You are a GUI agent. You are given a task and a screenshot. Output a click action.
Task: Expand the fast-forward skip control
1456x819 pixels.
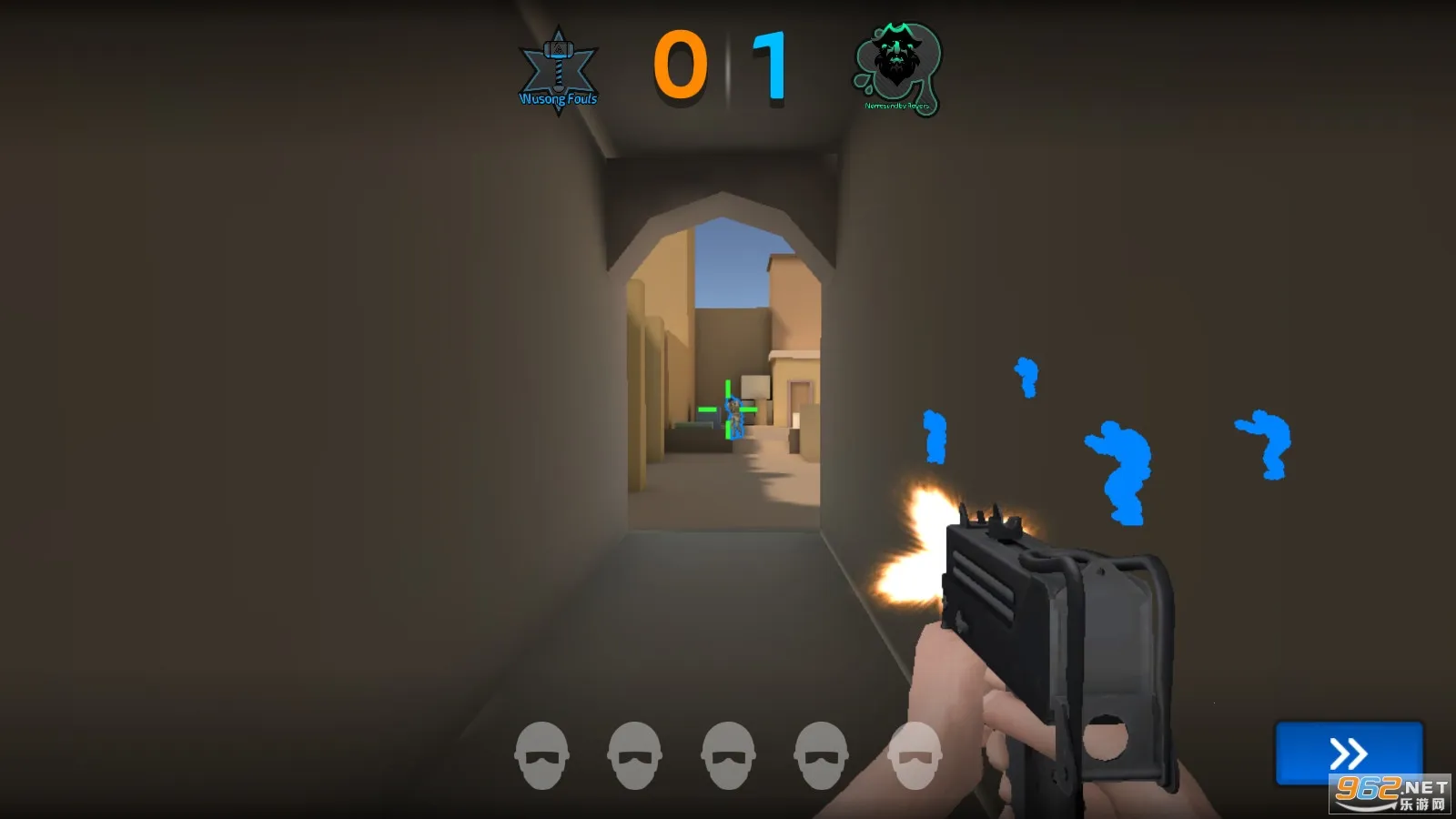coord(1349,753)
